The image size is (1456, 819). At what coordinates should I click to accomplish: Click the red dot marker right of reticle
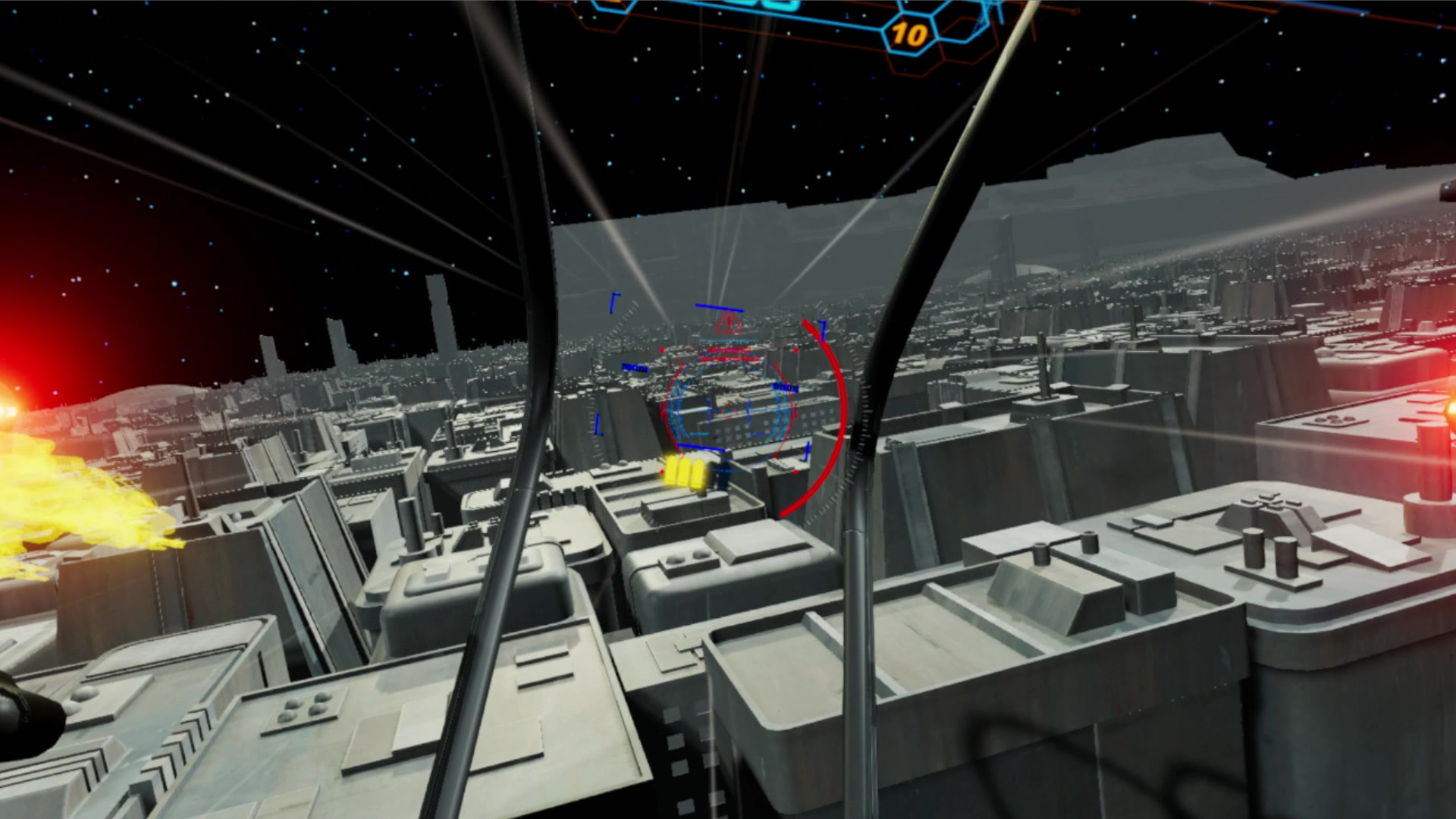[x=795, y=350]
